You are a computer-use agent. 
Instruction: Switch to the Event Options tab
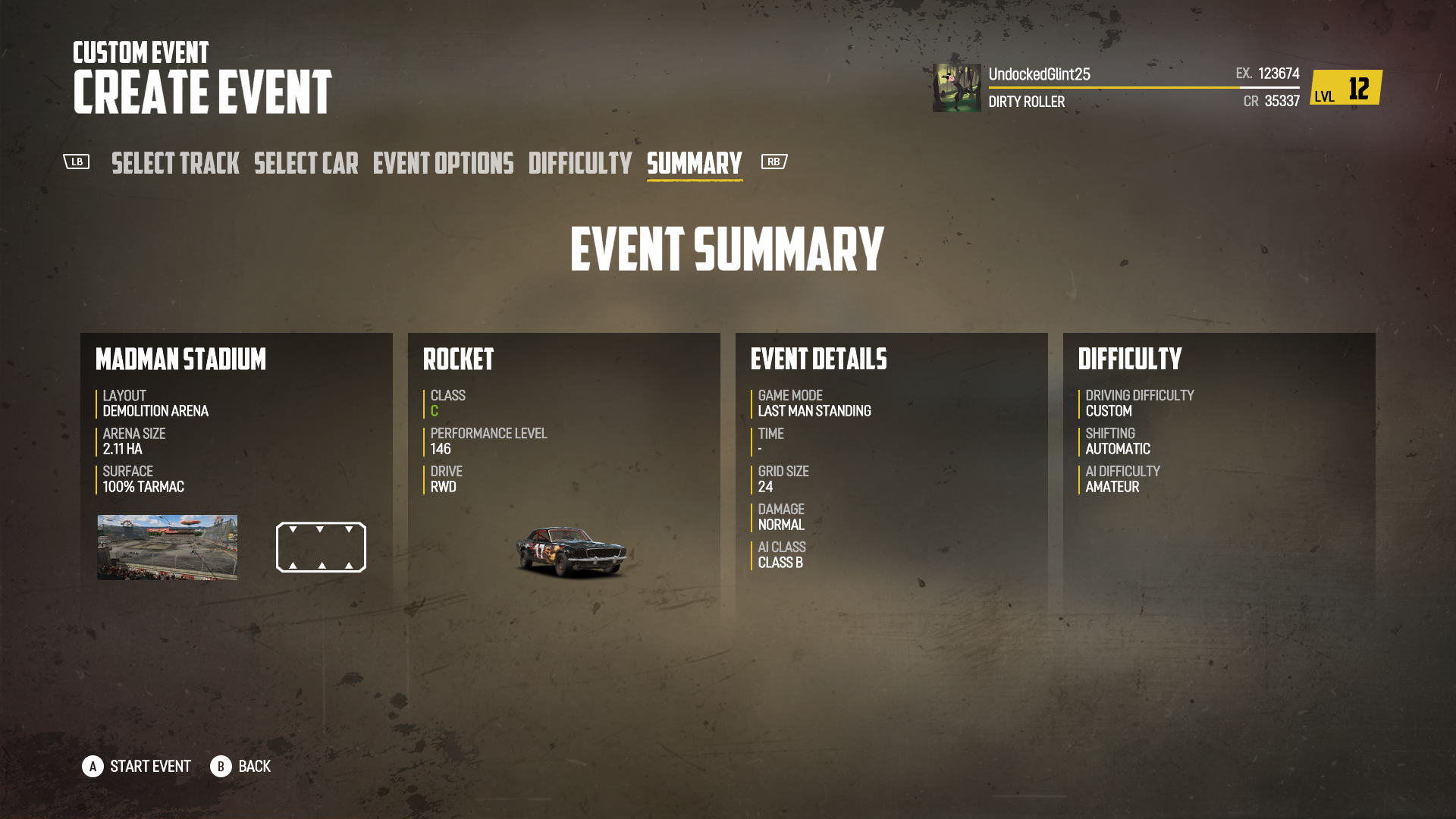[x=441, y=164]
